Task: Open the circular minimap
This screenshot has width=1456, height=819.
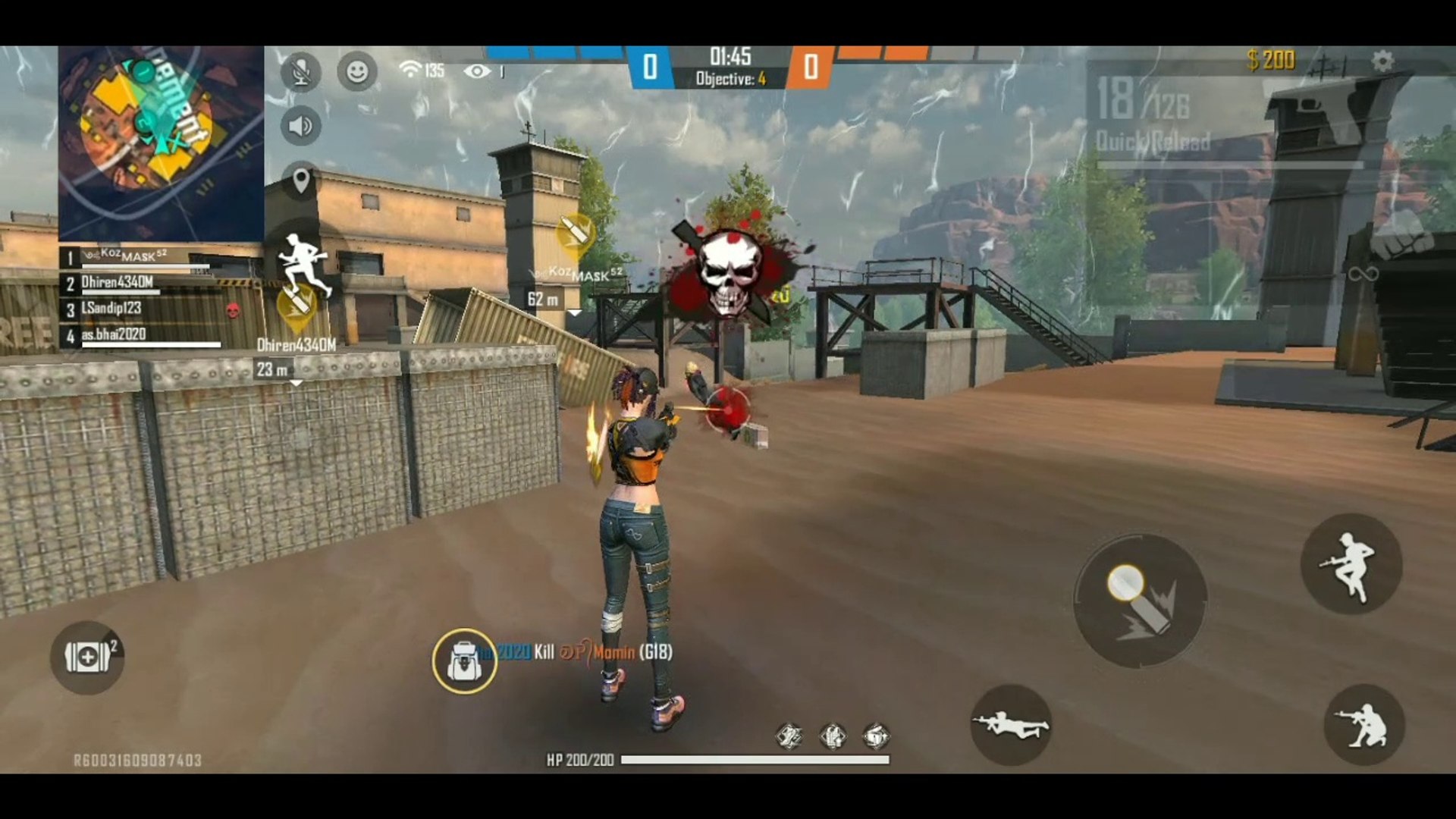Action: 161,143
